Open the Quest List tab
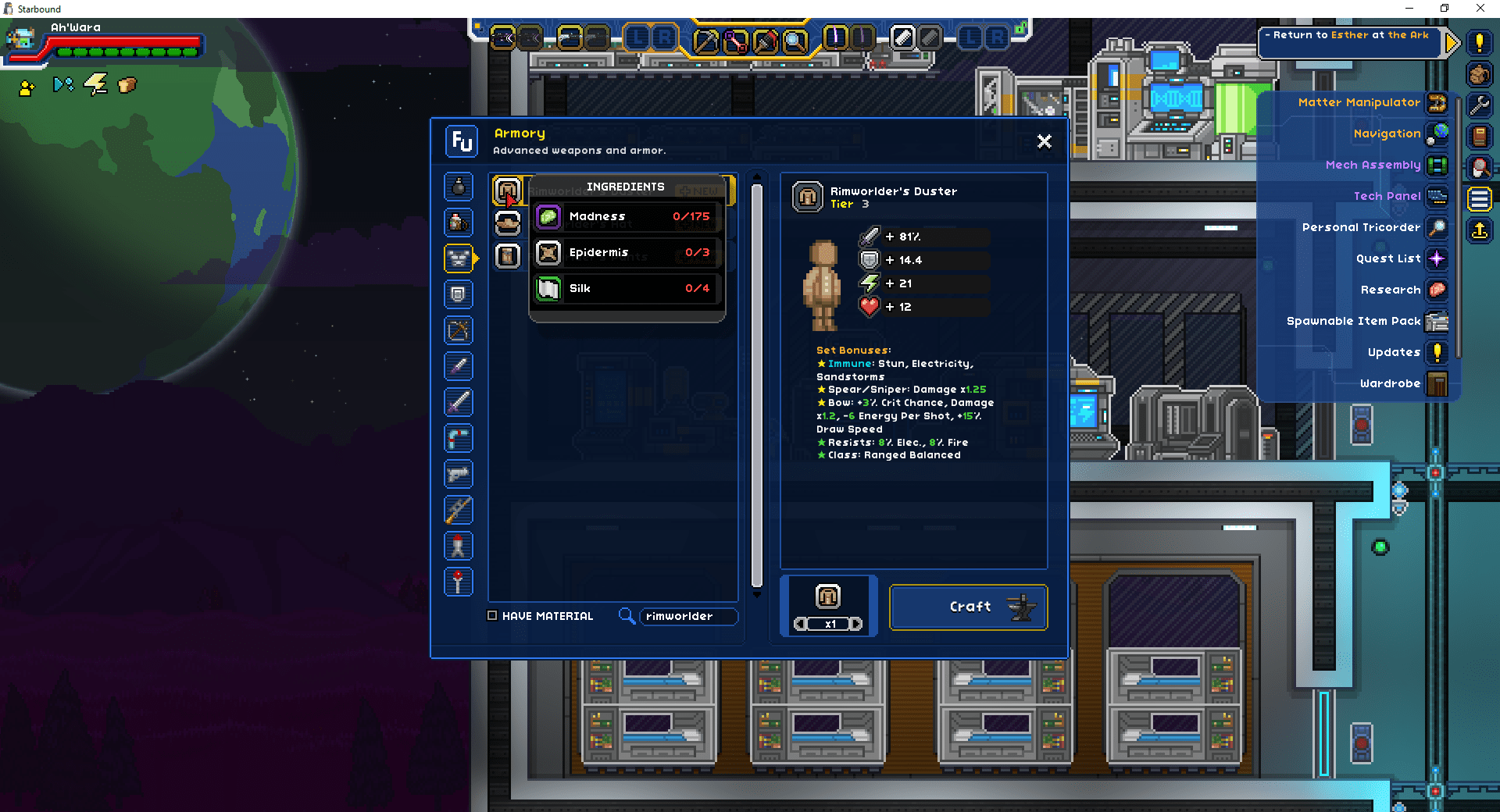The image size is (1500, 812). (x=1437, y=258)
